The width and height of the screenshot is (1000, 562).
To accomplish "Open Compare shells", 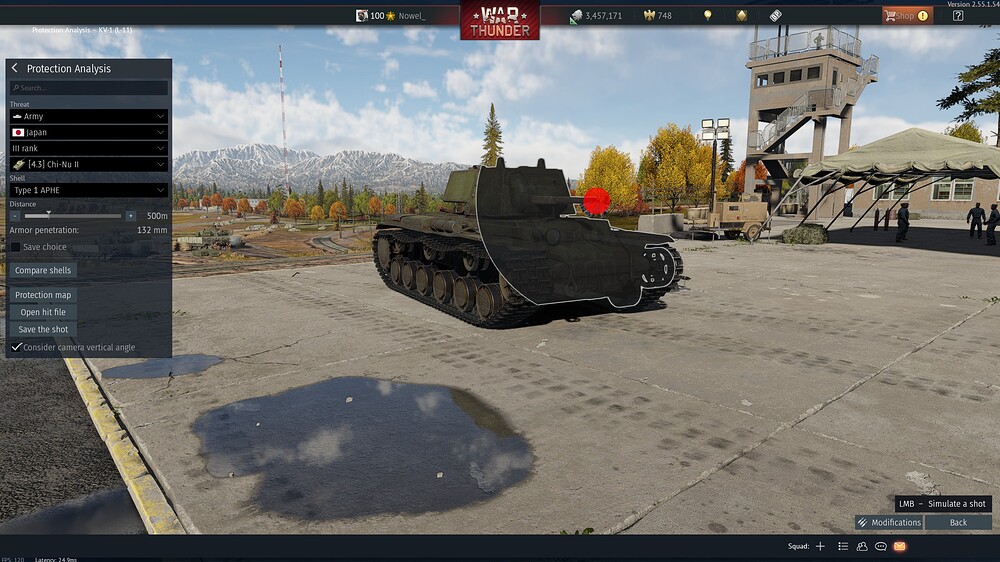I will pos(44,270).
